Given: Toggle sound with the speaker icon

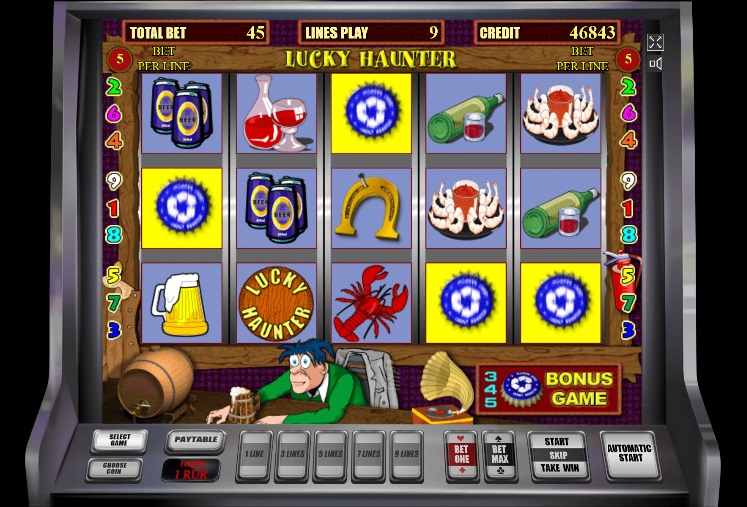Looking at the screenshot, I should [655, 65].
